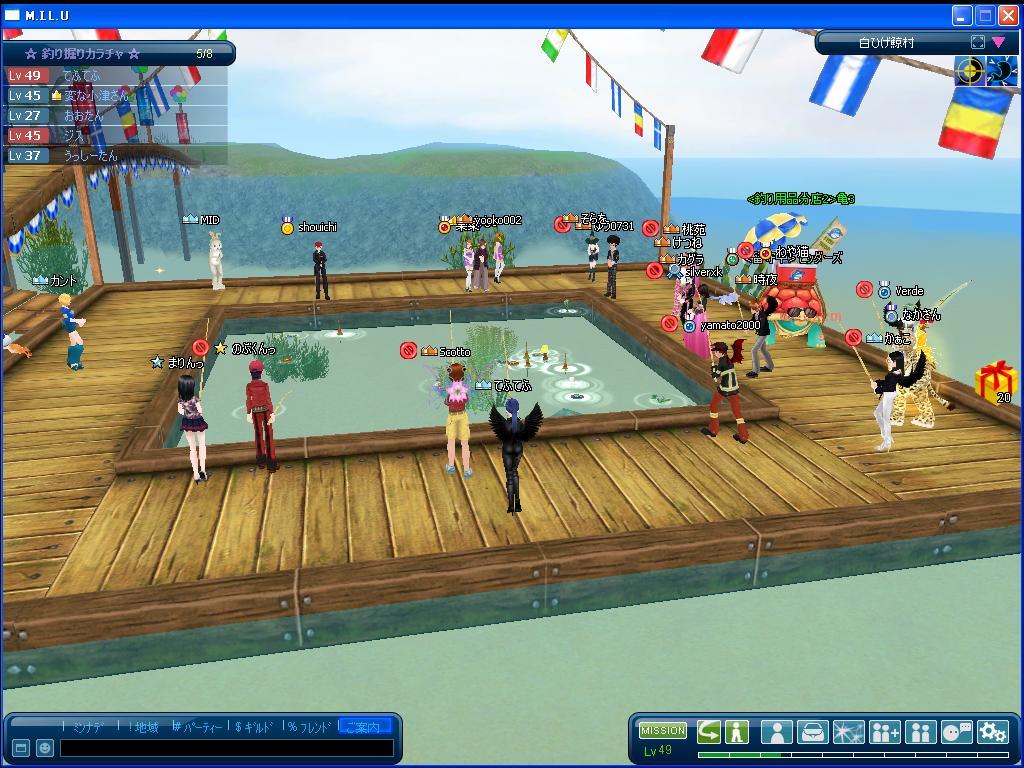The width and height of the screenshot is (1024, 768).
Task: Switch to the フレンド chat tab
Action: pyautogui.click(x=310, y=727)
